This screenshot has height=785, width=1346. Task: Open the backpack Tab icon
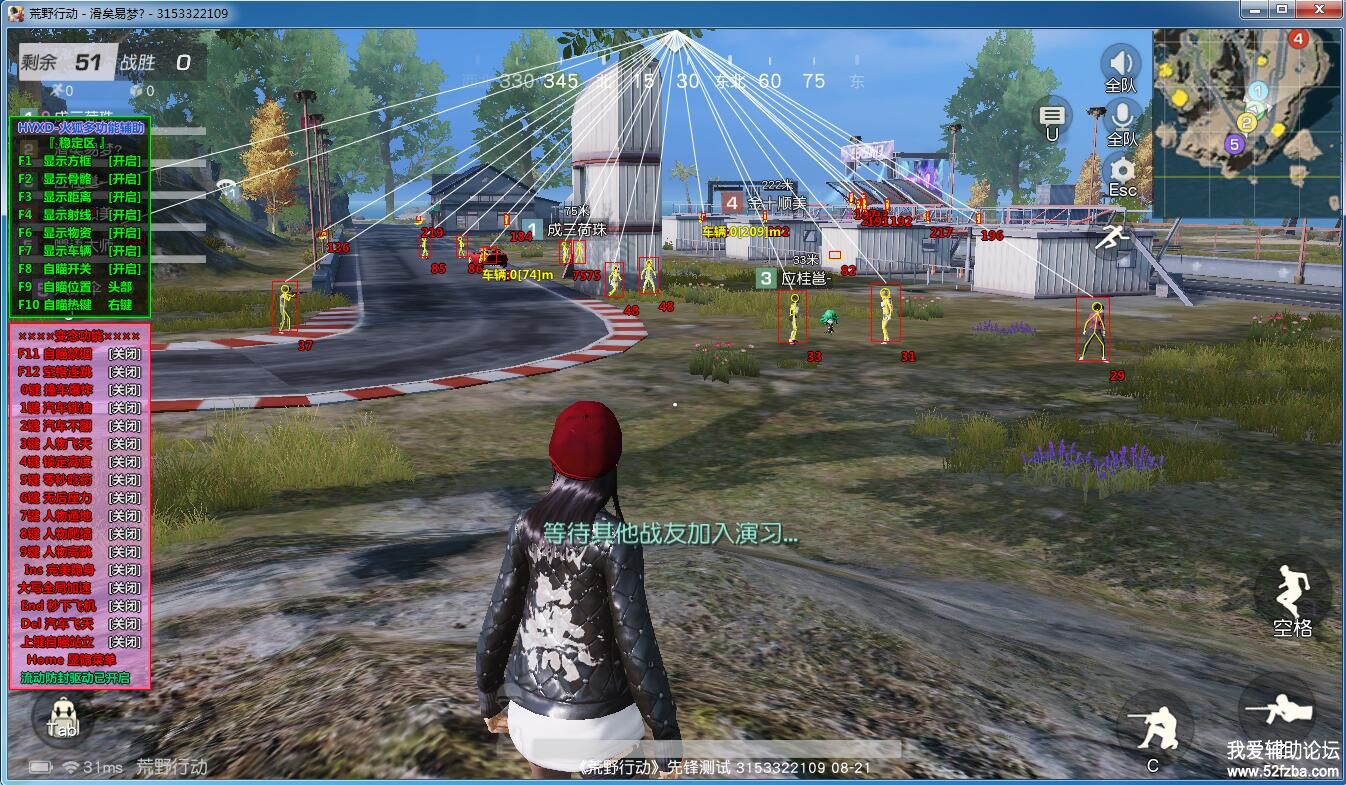(62, 717)
